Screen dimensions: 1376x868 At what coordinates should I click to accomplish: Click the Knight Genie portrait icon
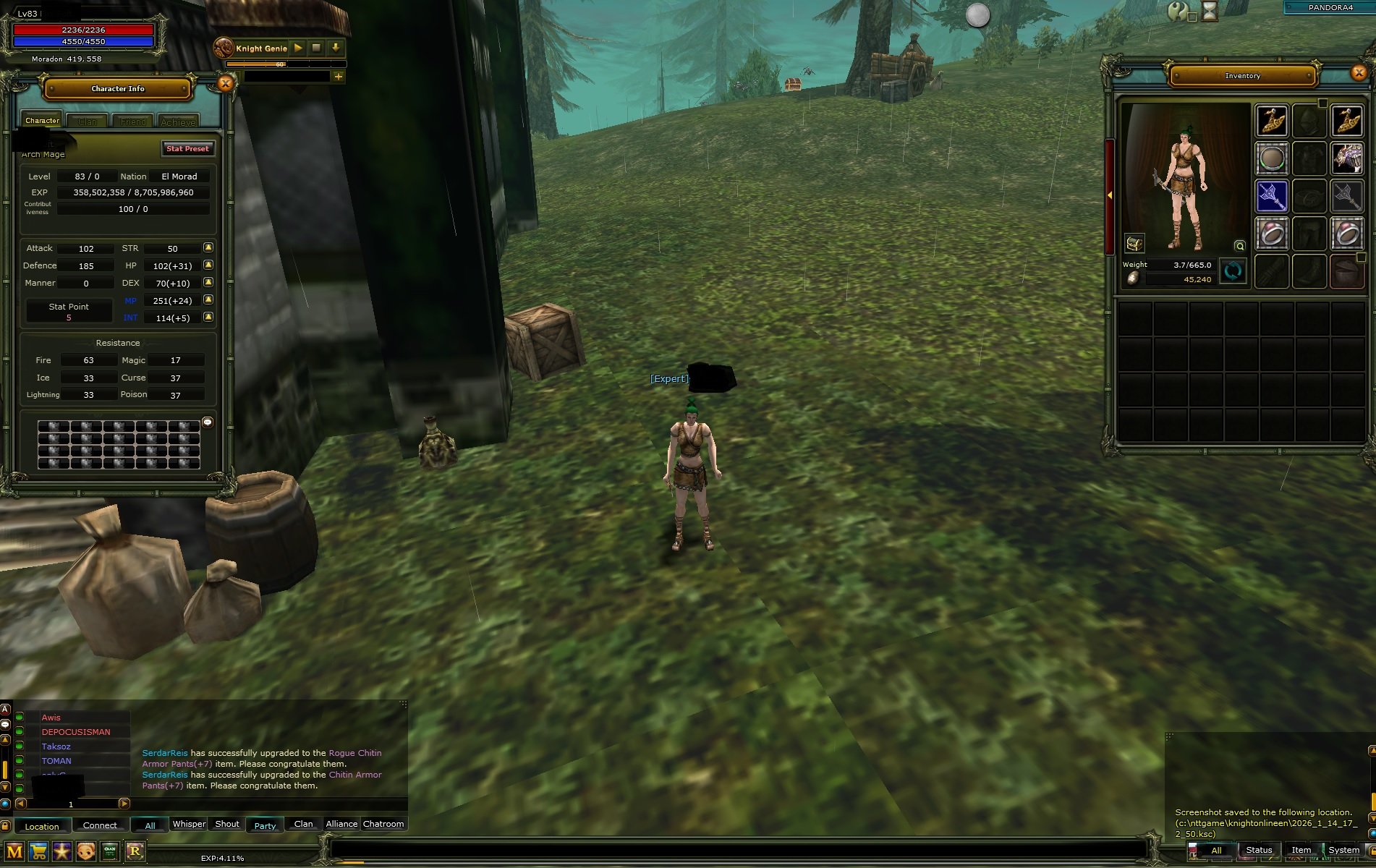(x=224, y=48)
